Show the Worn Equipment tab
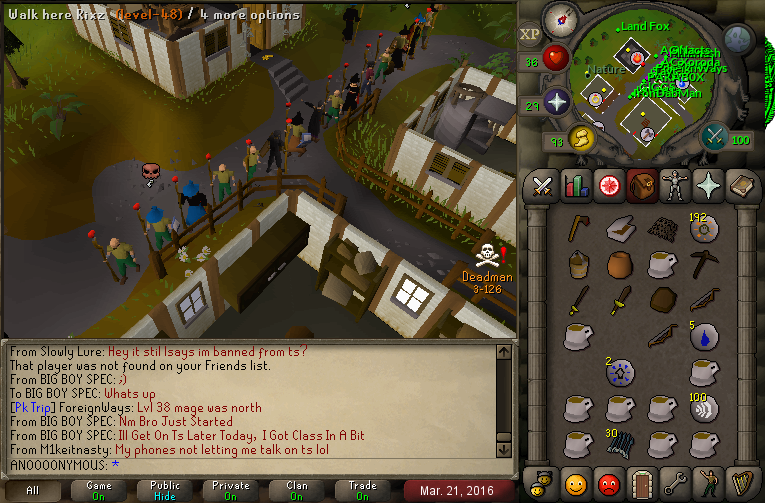Viewport: 775px width, 504px height. click(674, 185)
